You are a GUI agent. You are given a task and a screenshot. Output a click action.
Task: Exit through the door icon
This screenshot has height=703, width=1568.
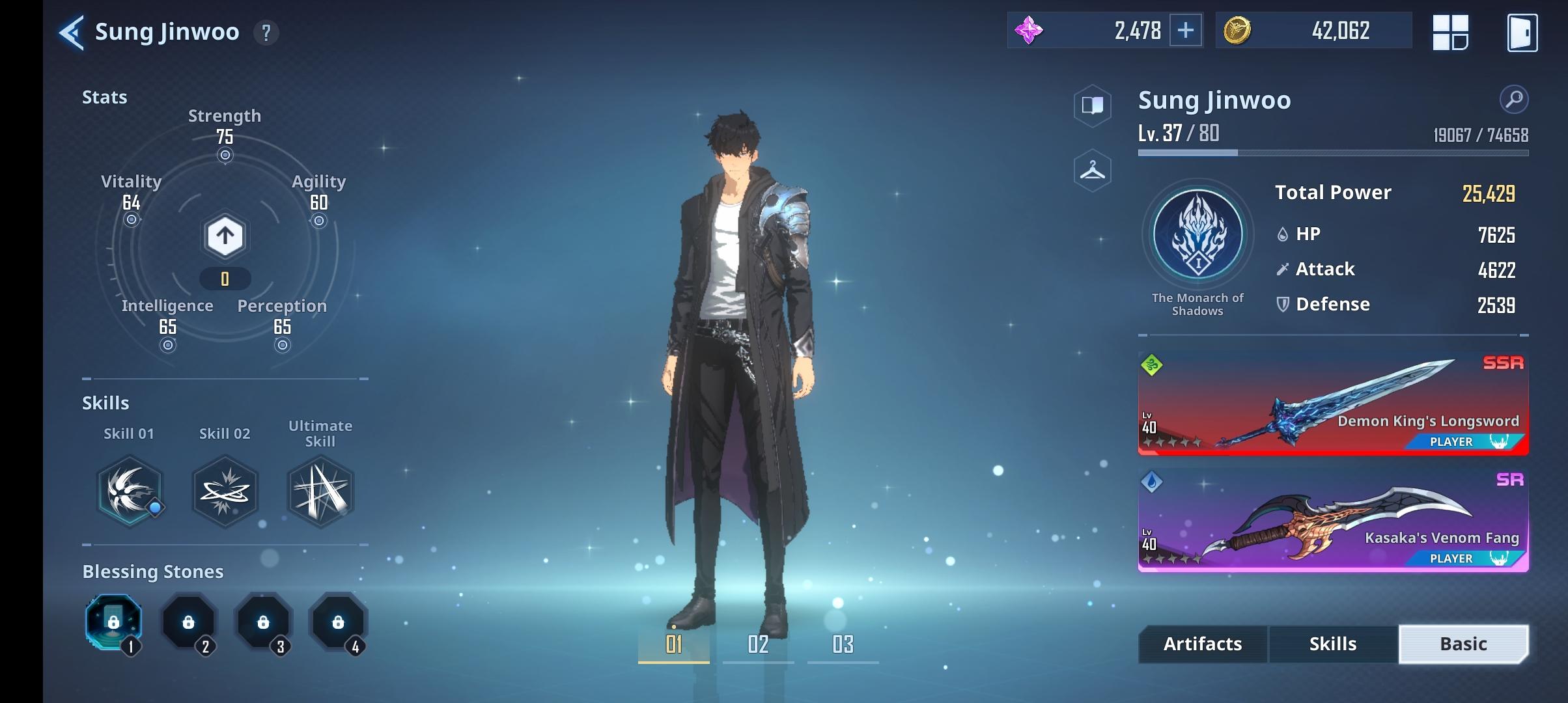coord(1522,33)
